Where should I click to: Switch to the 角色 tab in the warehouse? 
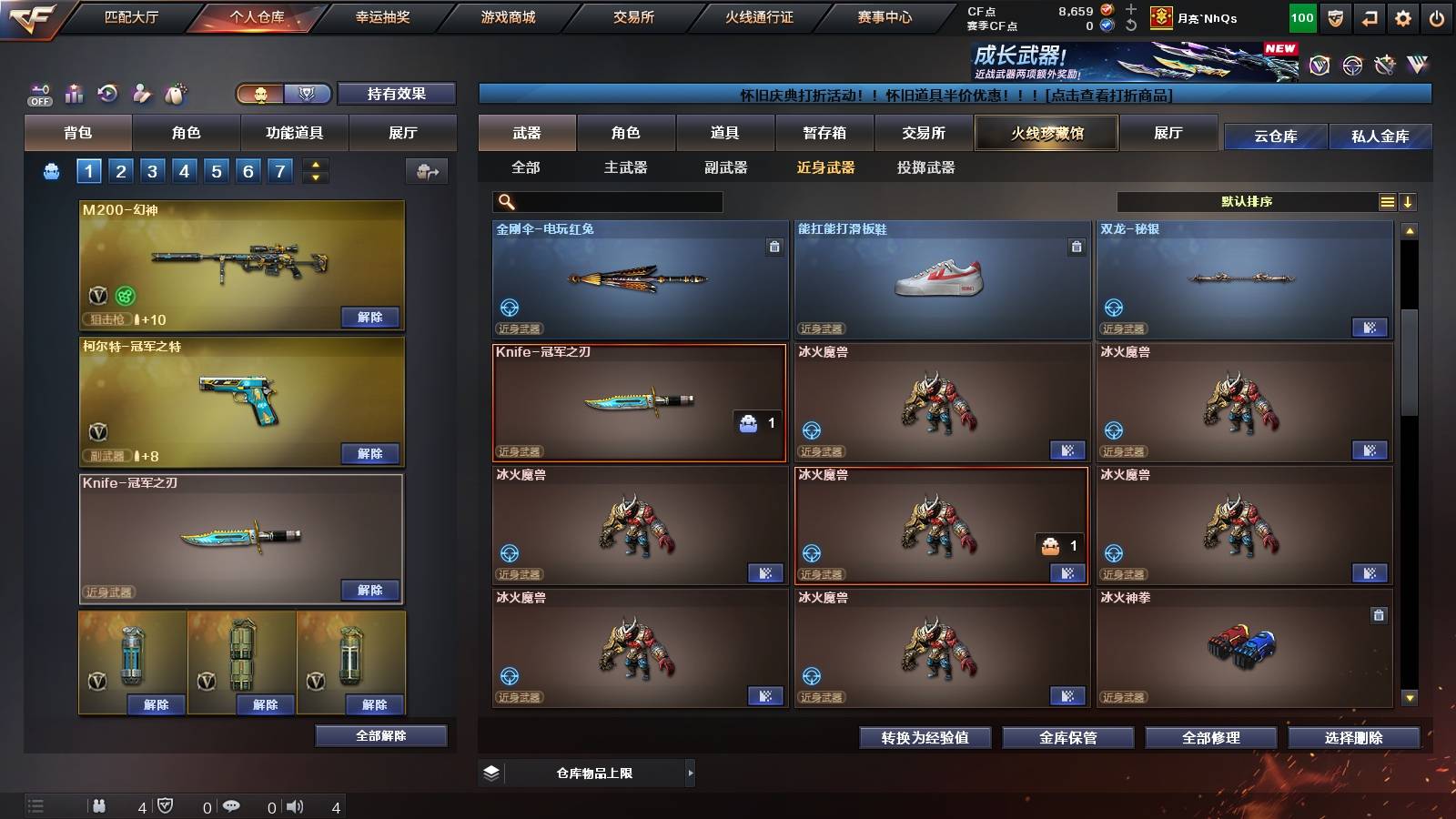[x=627, y=133]
